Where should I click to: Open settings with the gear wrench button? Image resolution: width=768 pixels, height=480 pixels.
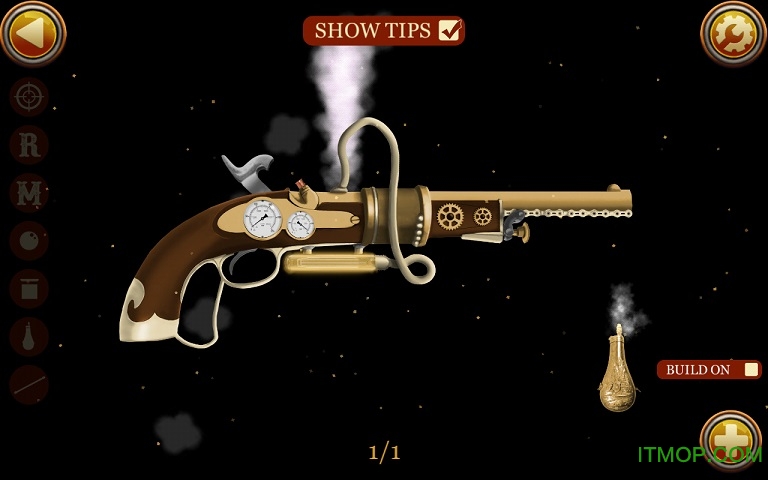(733, 33)
